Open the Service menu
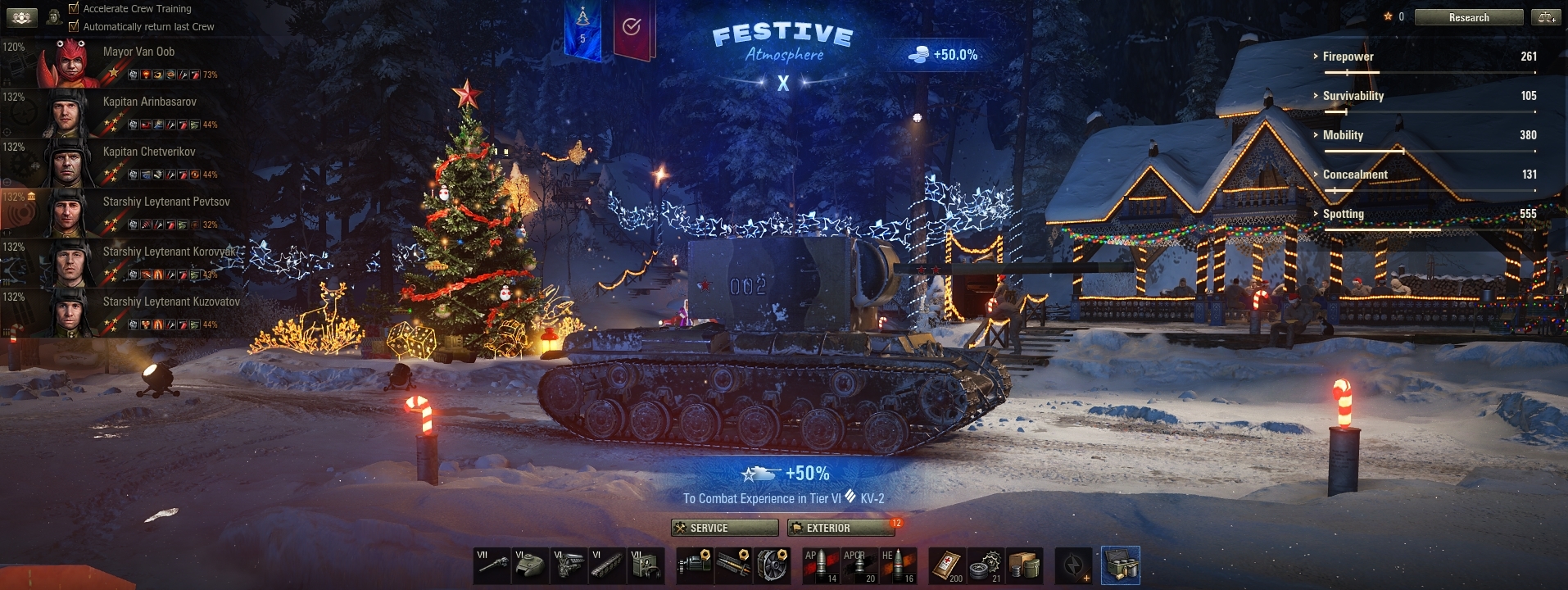1568x590 pixels. click(724, 528)
